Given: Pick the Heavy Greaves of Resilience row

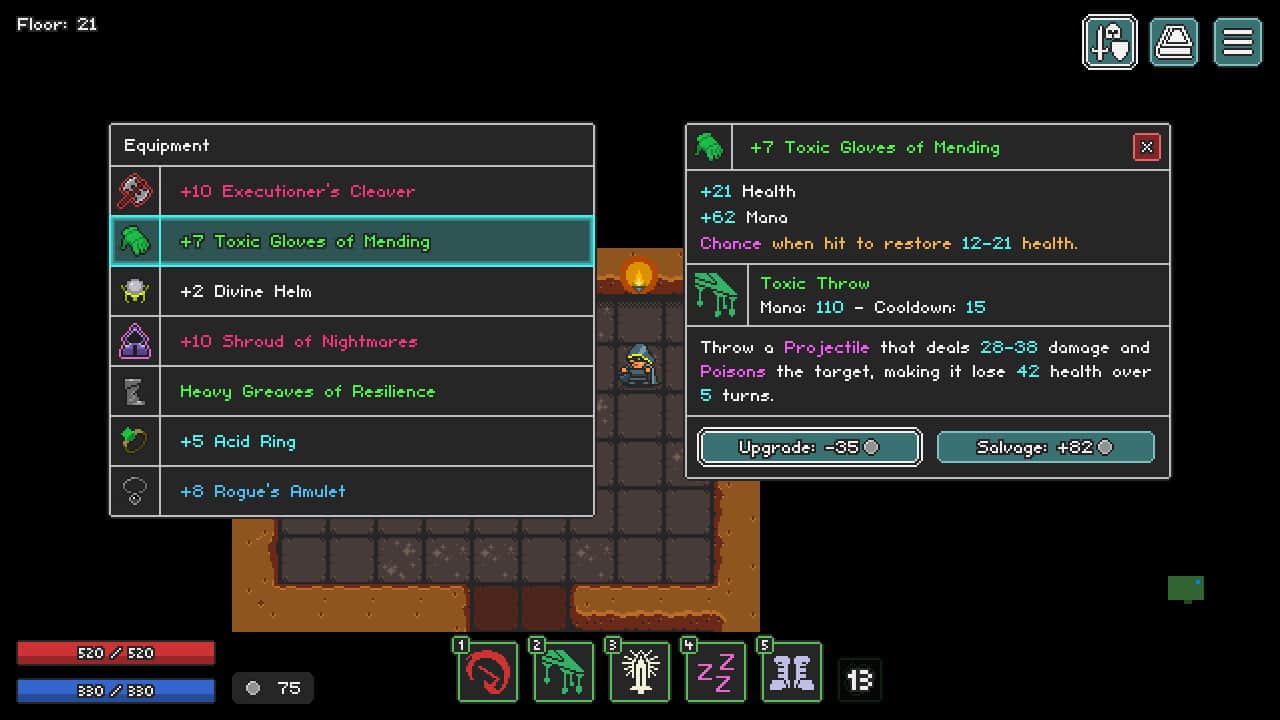Looking at the screenshot, I should click(352, 391).
